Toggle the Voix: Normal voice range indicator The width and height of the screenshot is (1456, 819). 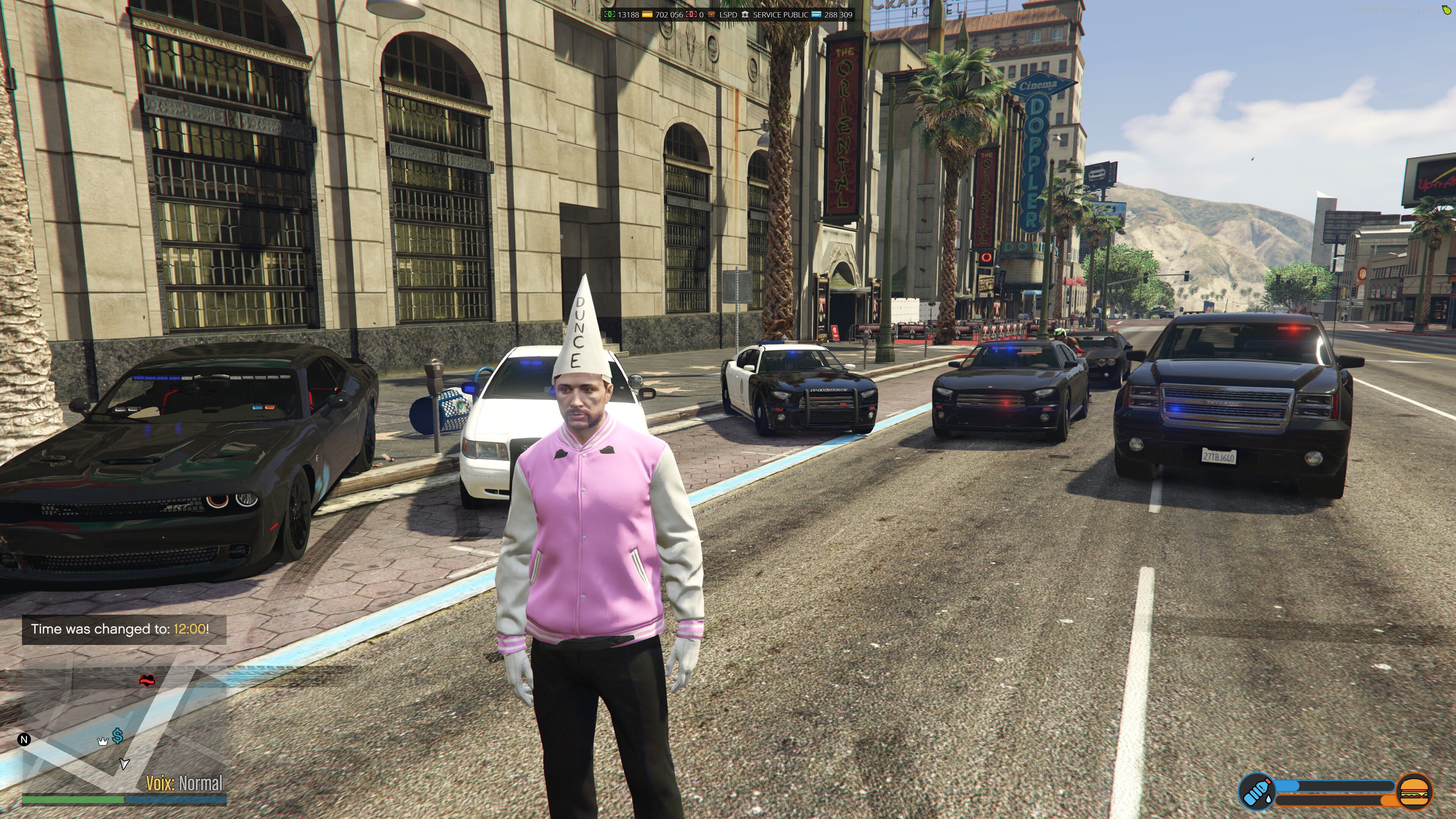184,783
